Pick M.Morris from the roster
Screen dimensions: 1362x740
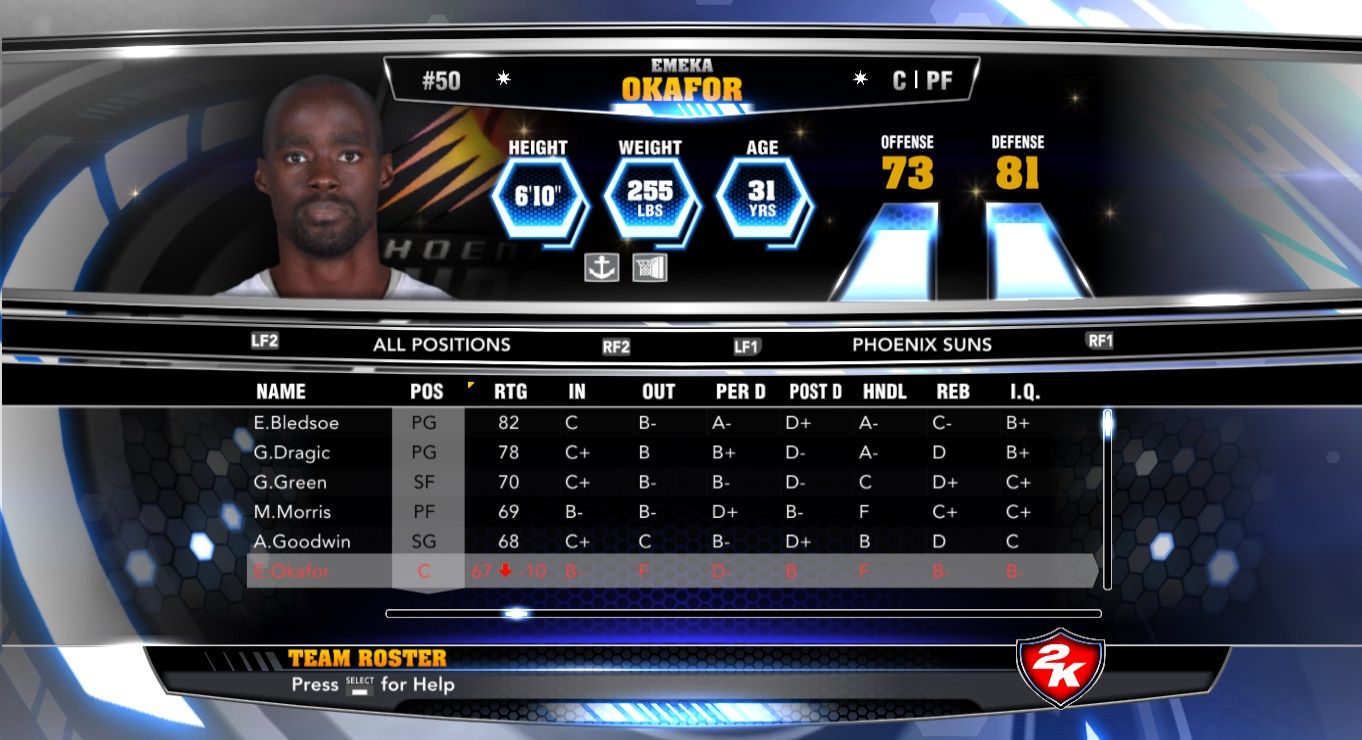tap(292, 513)
